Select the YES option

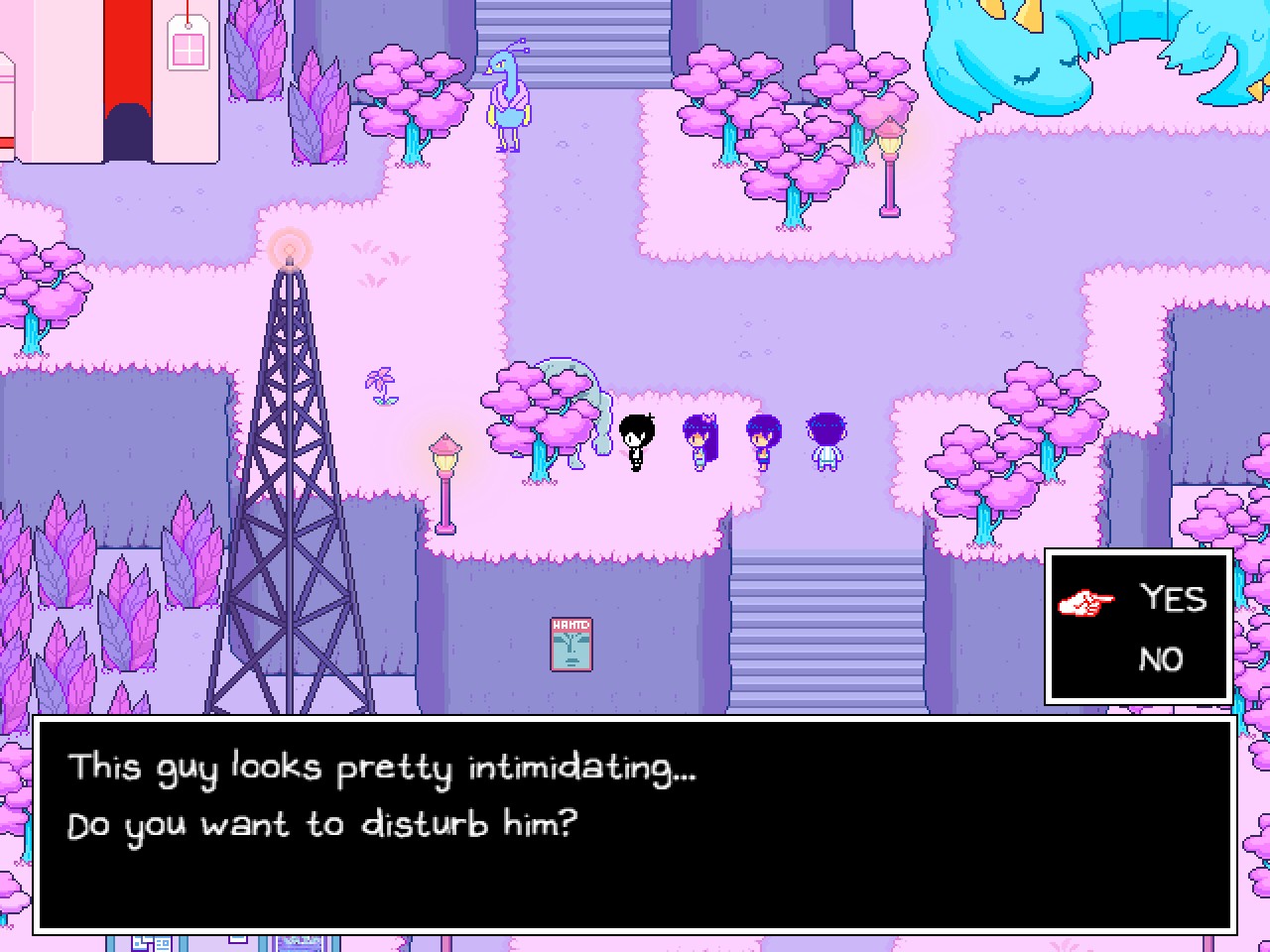click(1174, 599)
